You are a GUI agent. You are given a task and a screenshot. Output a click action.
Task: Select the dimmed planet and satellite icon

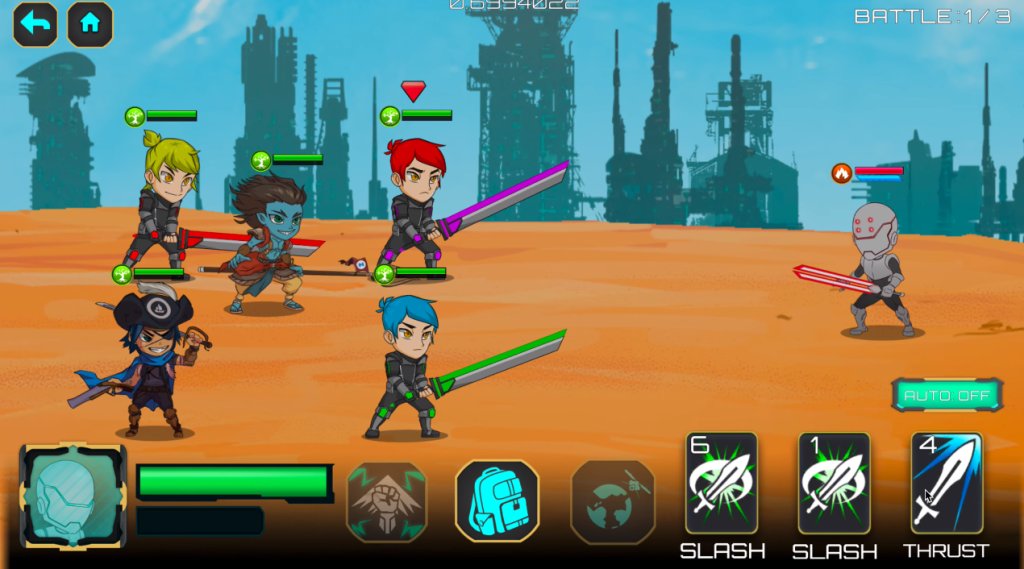pyautogui.click(x=611, y=502)
